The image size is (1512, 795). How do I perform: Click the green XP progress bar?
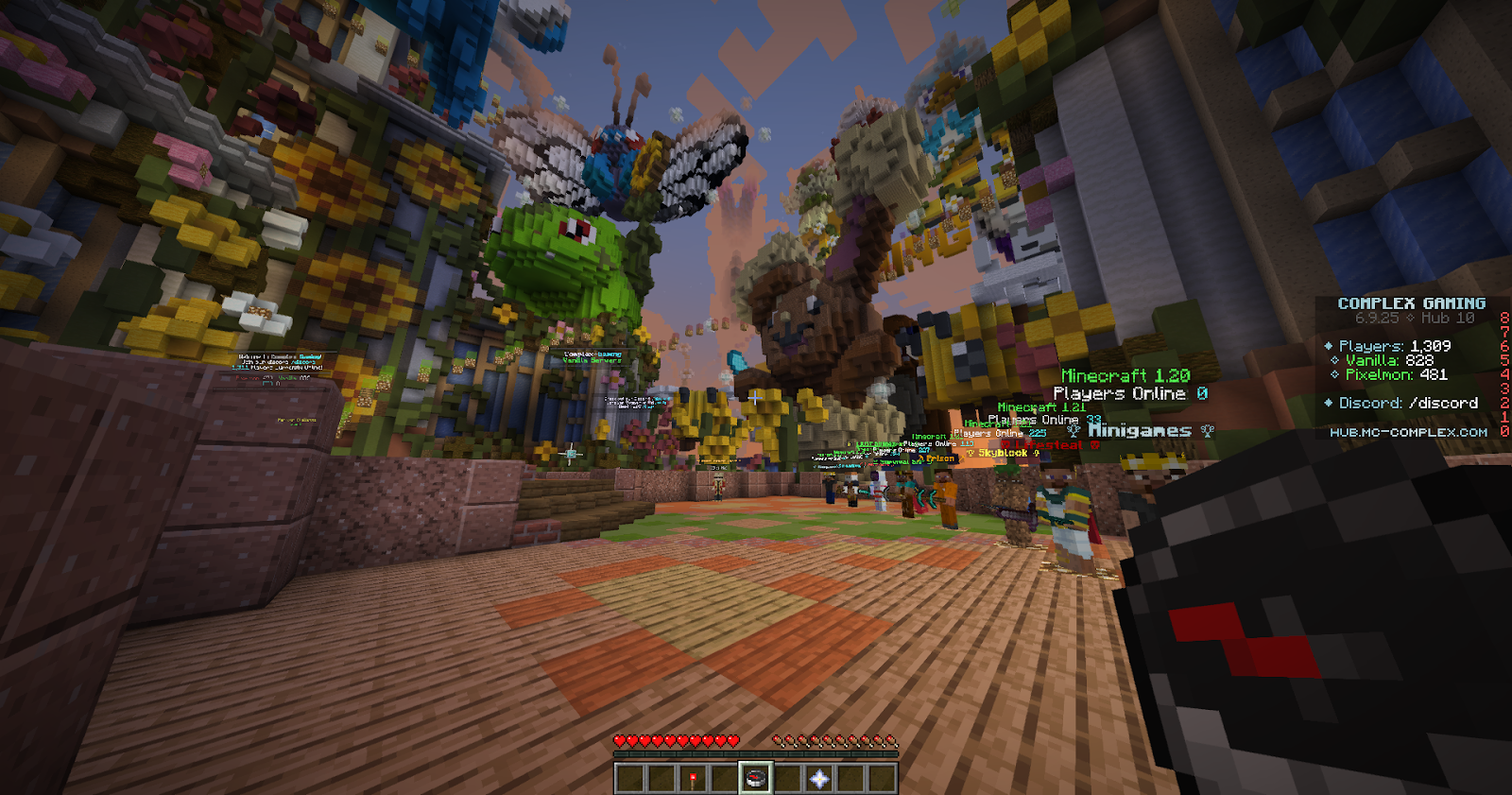pos(756,752)
